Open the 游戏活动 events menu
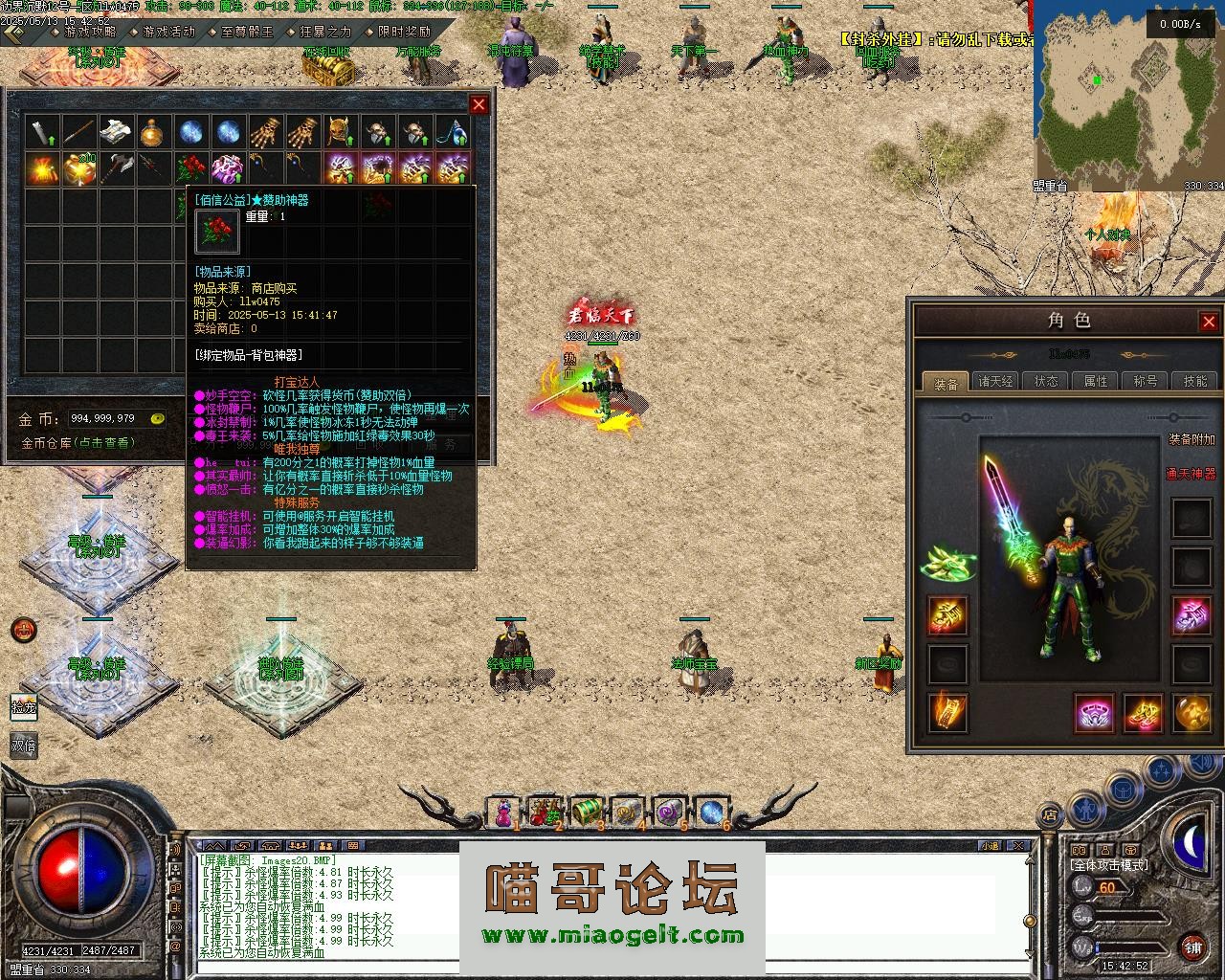1225x980 pixels. click(x=167, y=32)
